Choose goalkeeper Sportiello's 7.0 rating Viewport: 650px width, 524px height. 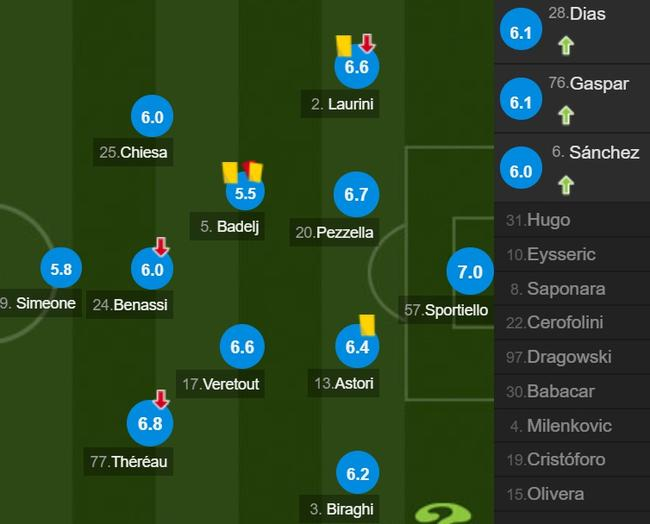470,272
